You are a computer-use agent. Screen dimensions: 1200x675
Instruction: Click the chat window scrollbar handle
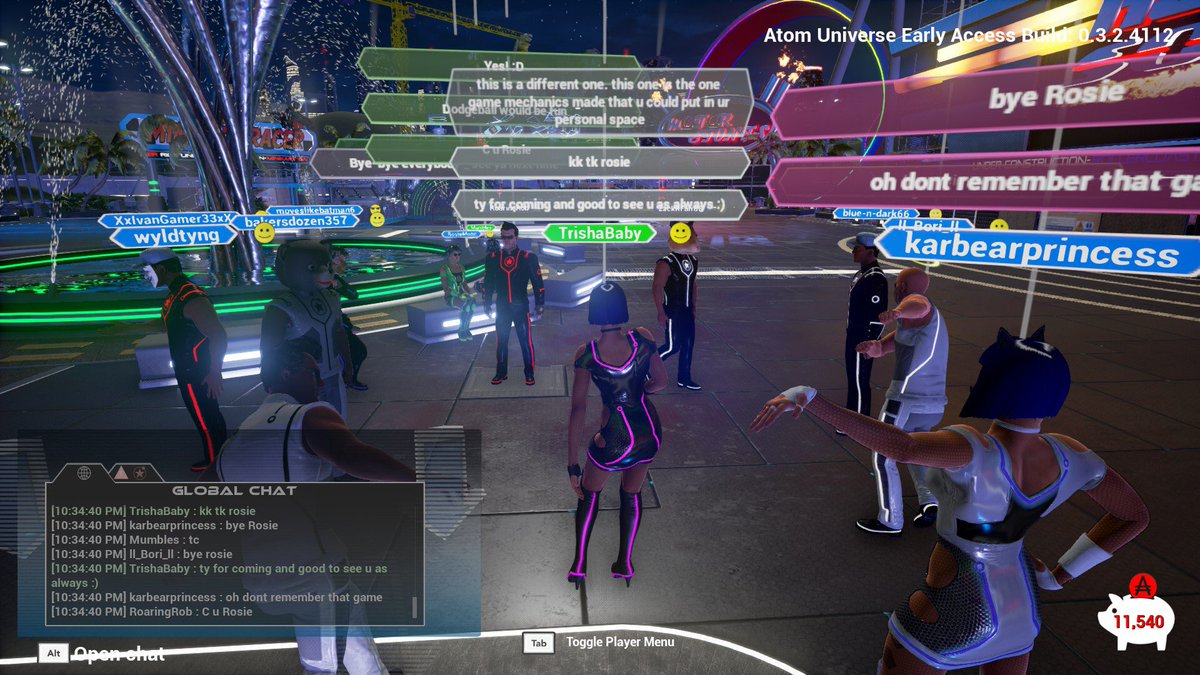click(414, 607)
